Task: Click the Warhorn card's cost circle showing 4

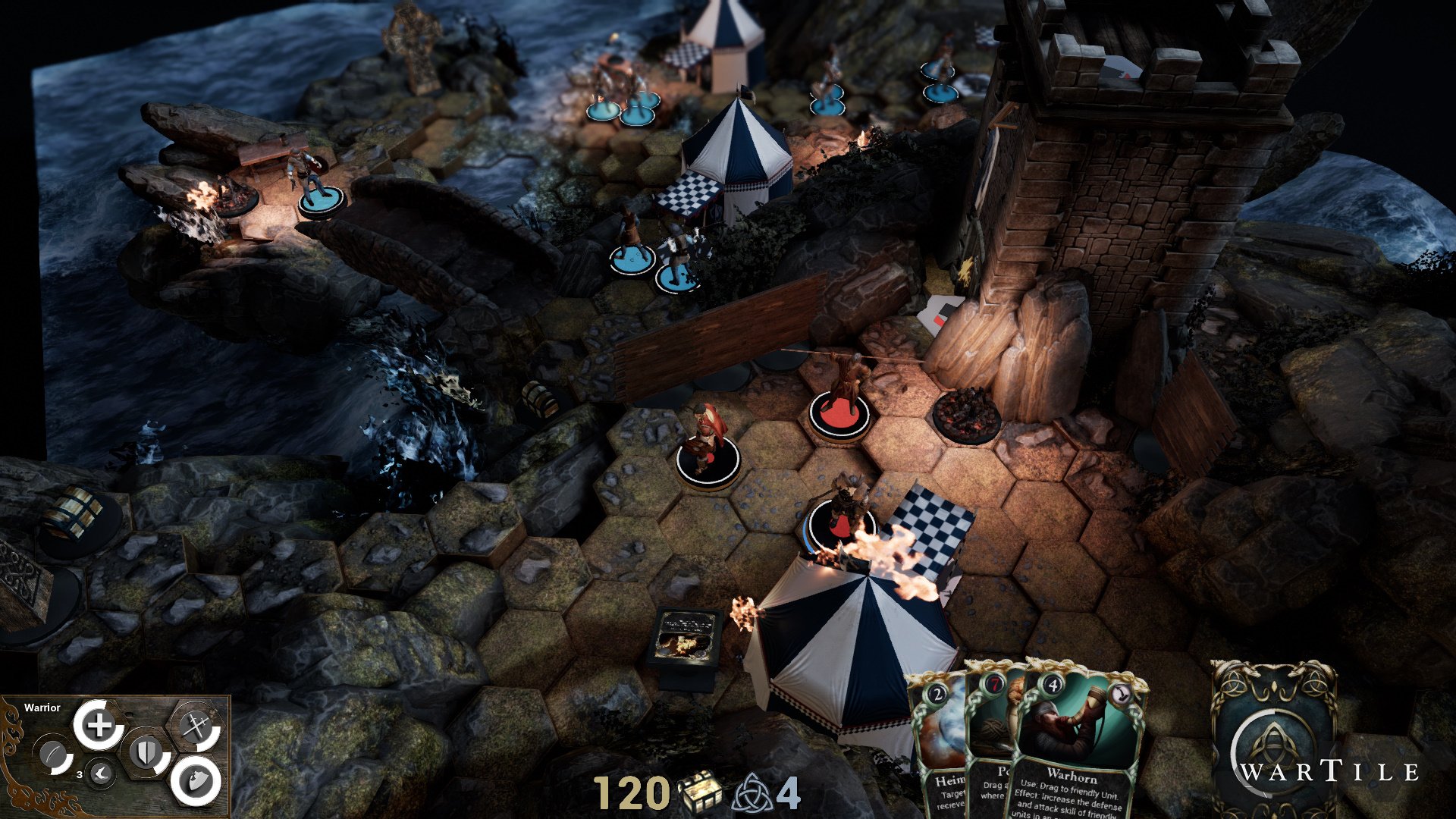Action: pos(1052,682)
